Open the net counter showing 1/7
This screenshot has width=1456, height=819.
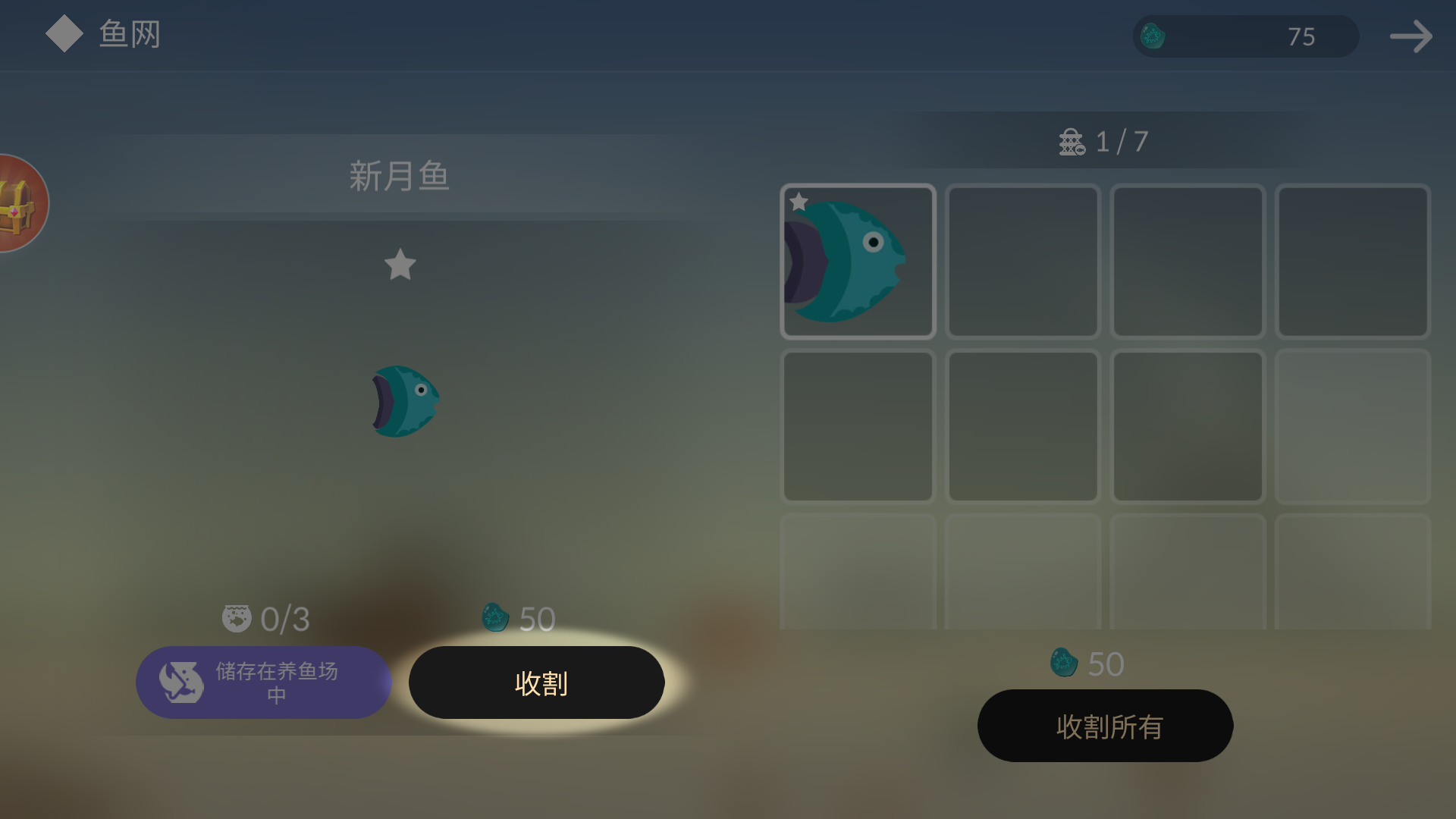pos(1103,141)
